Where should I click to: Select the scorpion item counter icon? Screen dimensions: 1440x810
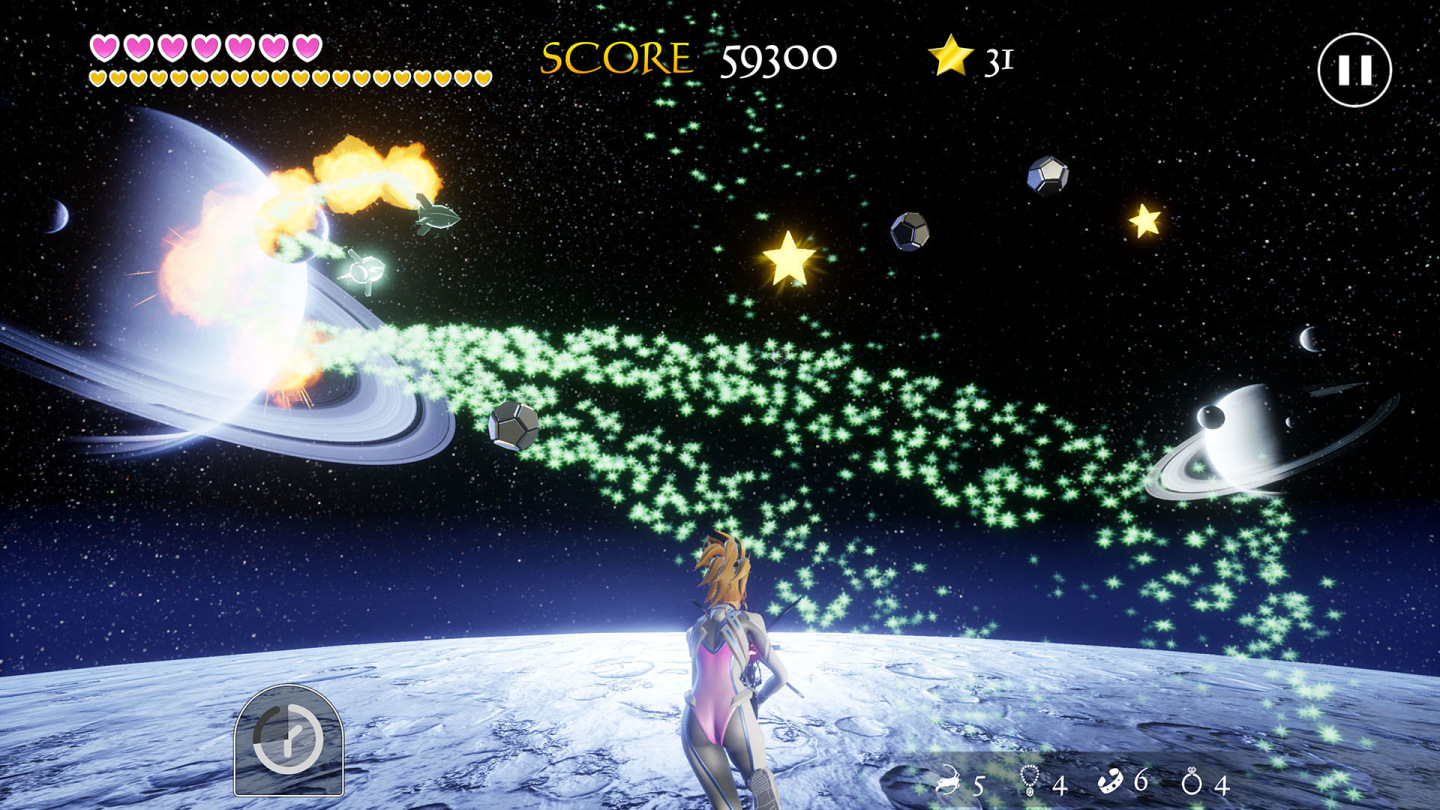947,778
